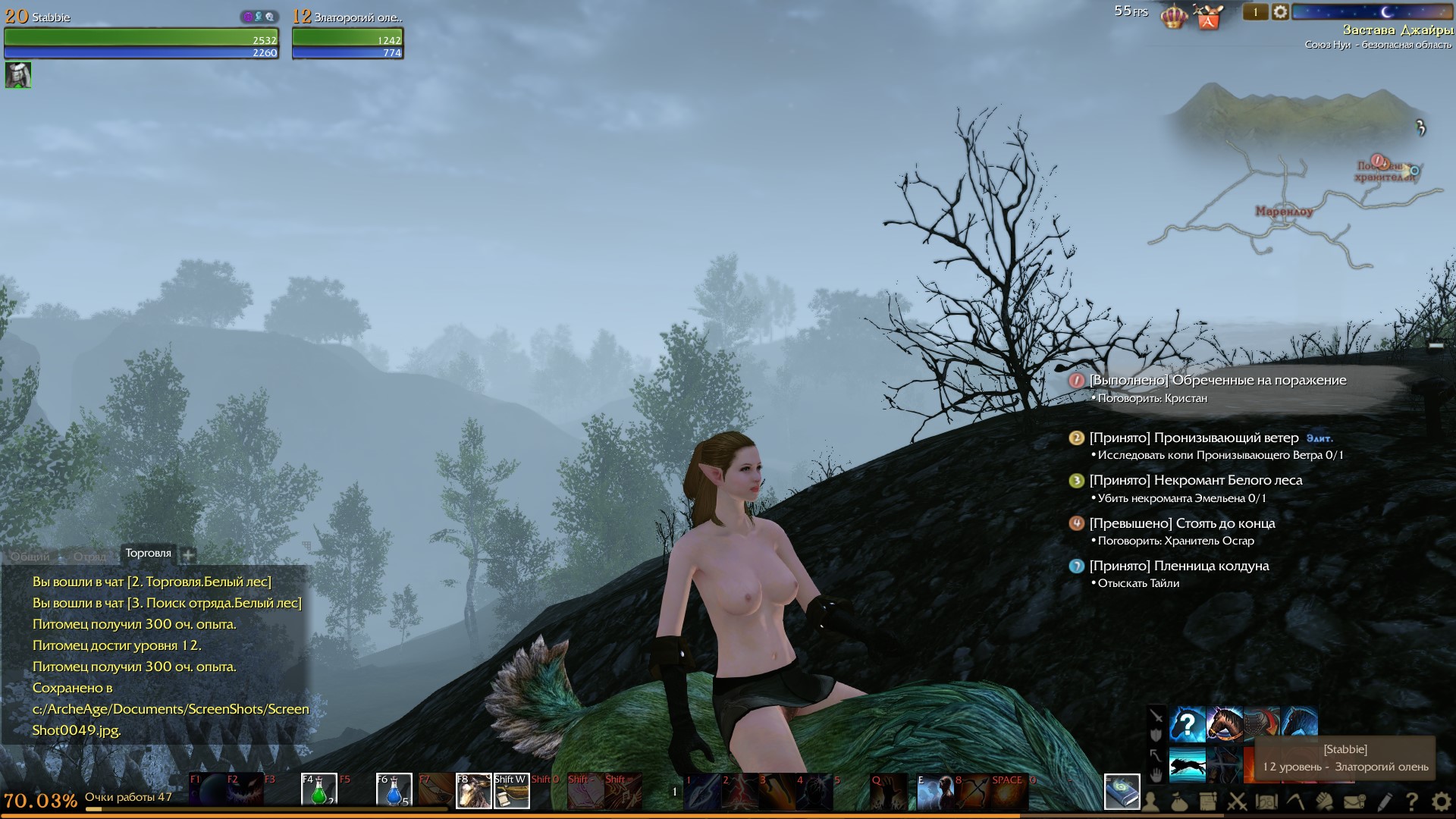Viewport: 1456px width, 819px height.
Task: Open the quest Некромант Белого леса
Action: pos(1195,481)
